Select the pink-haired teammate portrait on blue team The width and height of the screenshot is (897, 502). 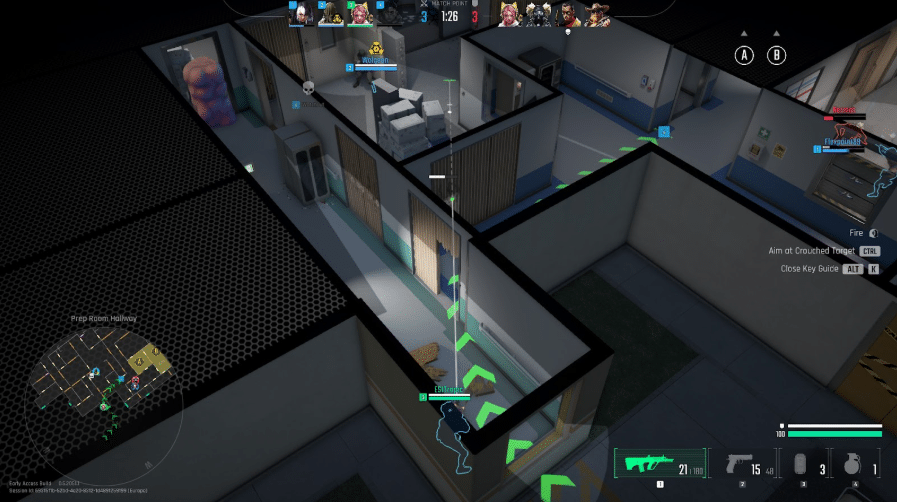pyautogui.click(x=360, y=15)
